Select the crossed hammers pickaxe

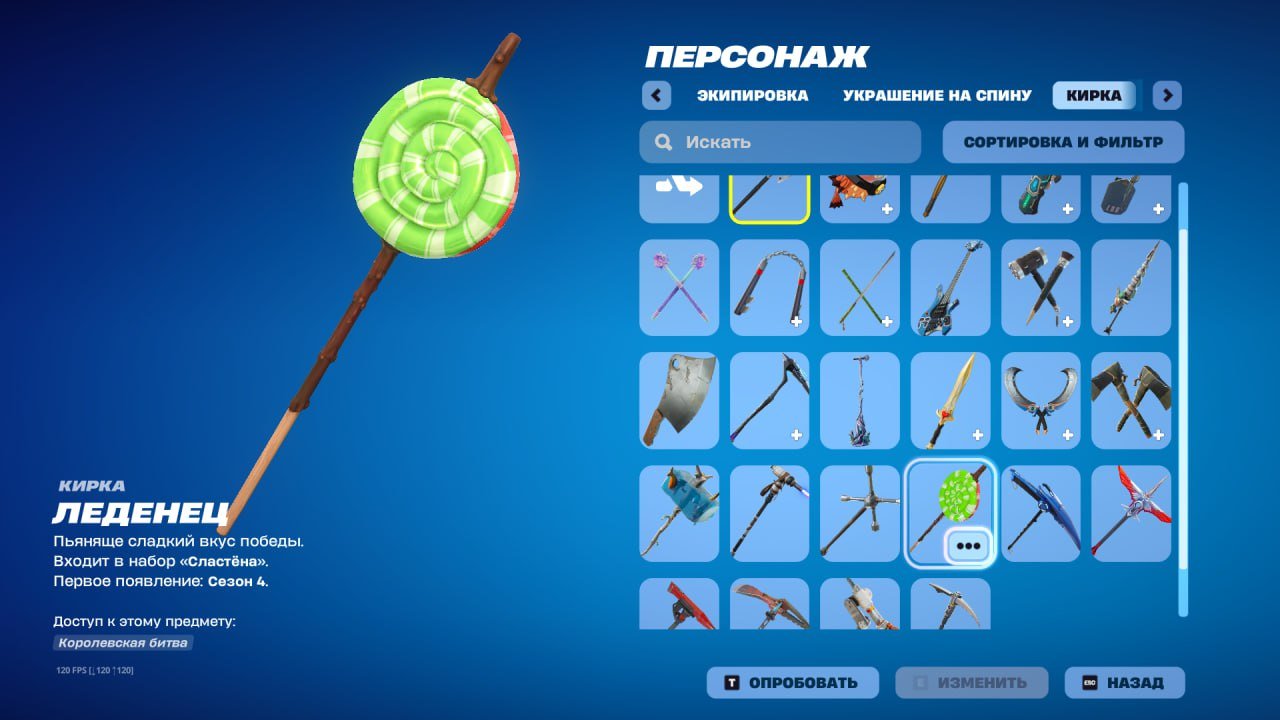point(1040,289)
